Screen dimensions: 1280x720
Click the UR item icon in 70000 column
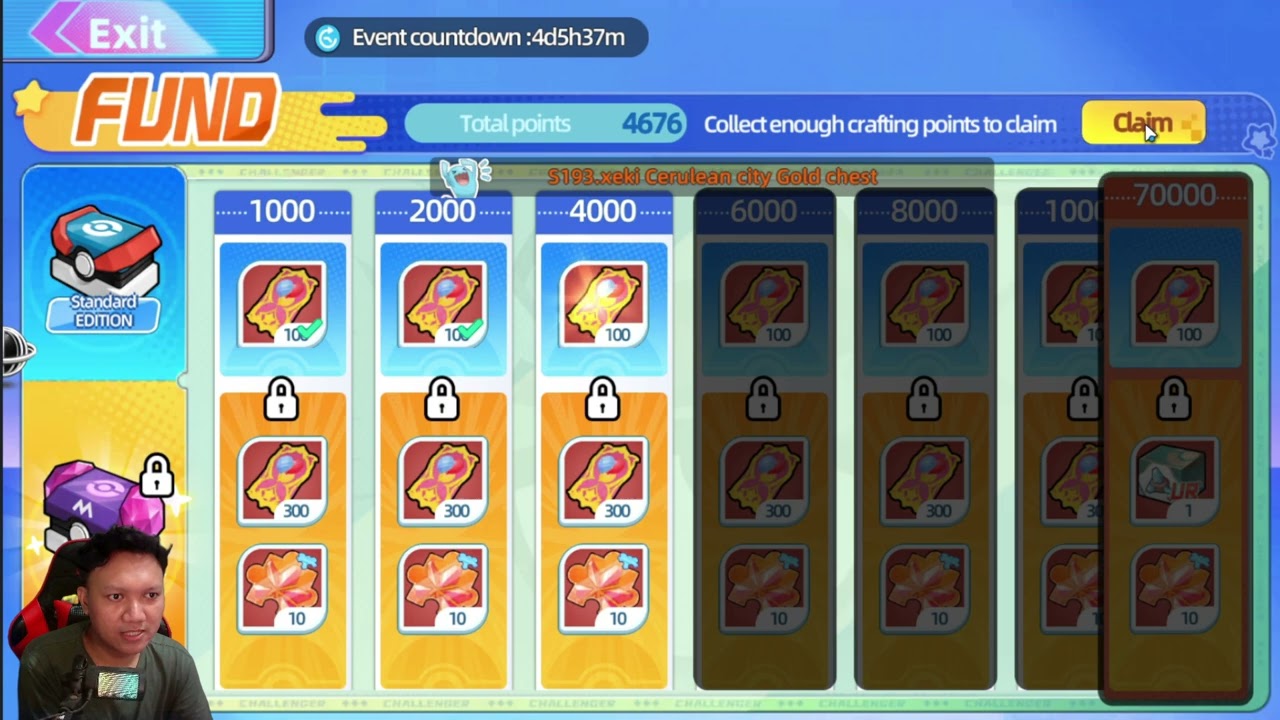click(x=1175, y=484)
